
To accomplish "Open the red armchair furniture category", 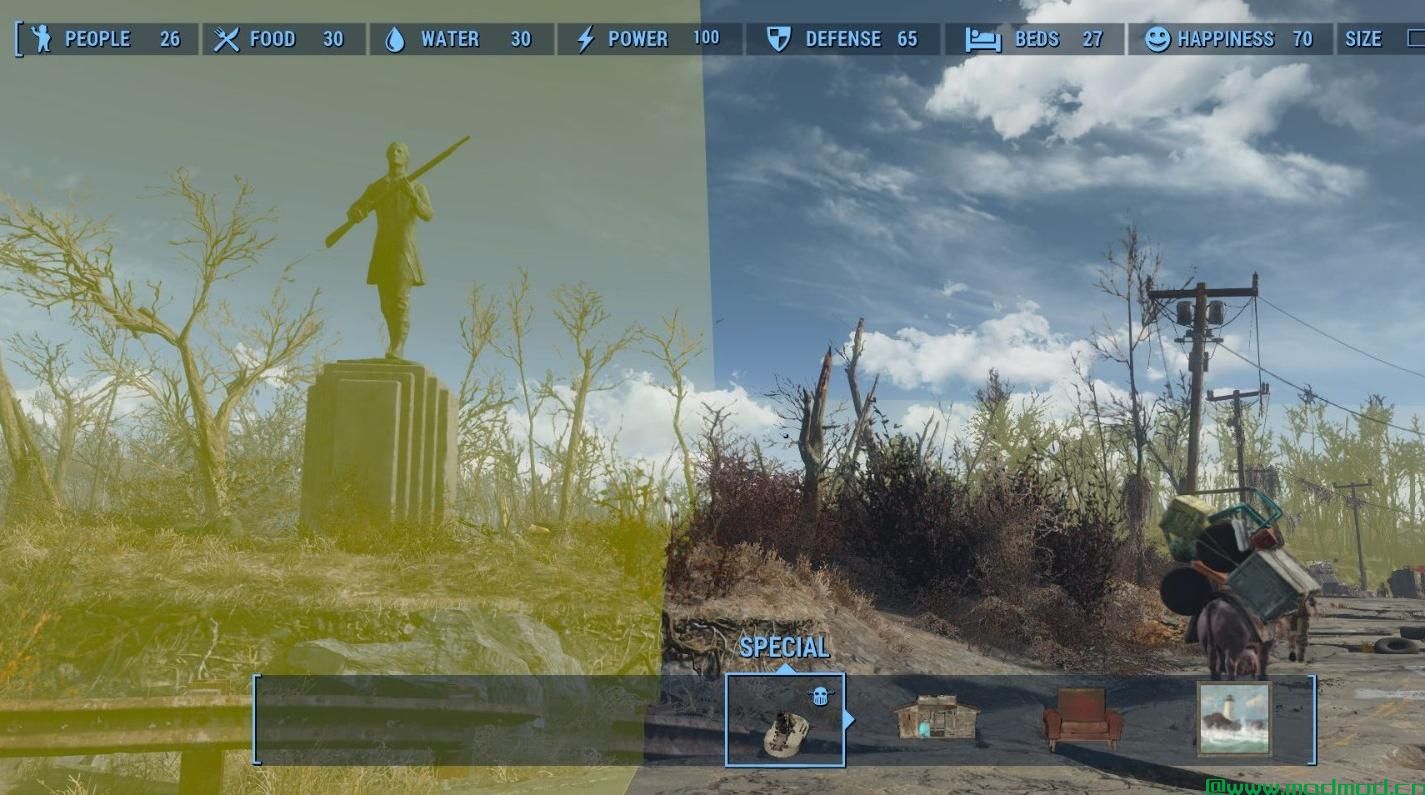I will pos(1083,718).
